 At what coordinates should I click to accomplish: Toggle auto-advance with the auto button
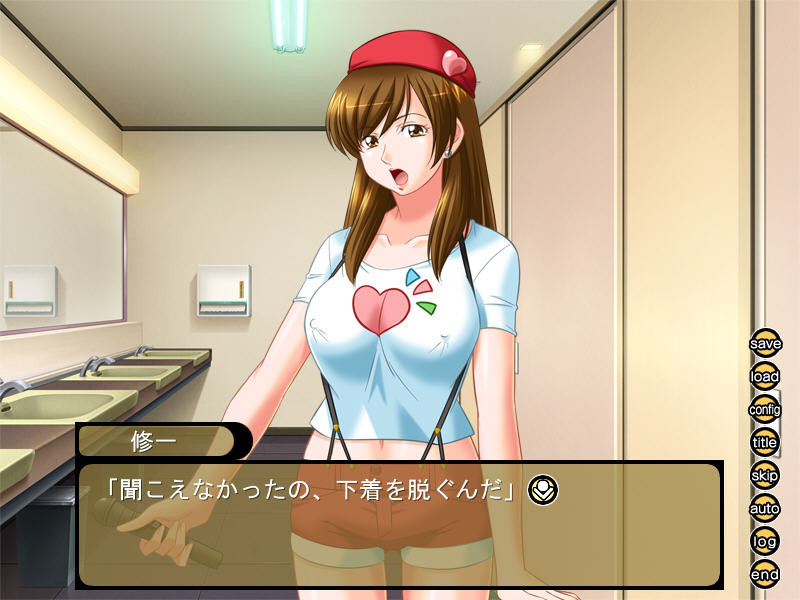pyautogui.click(x=765, y=509)
